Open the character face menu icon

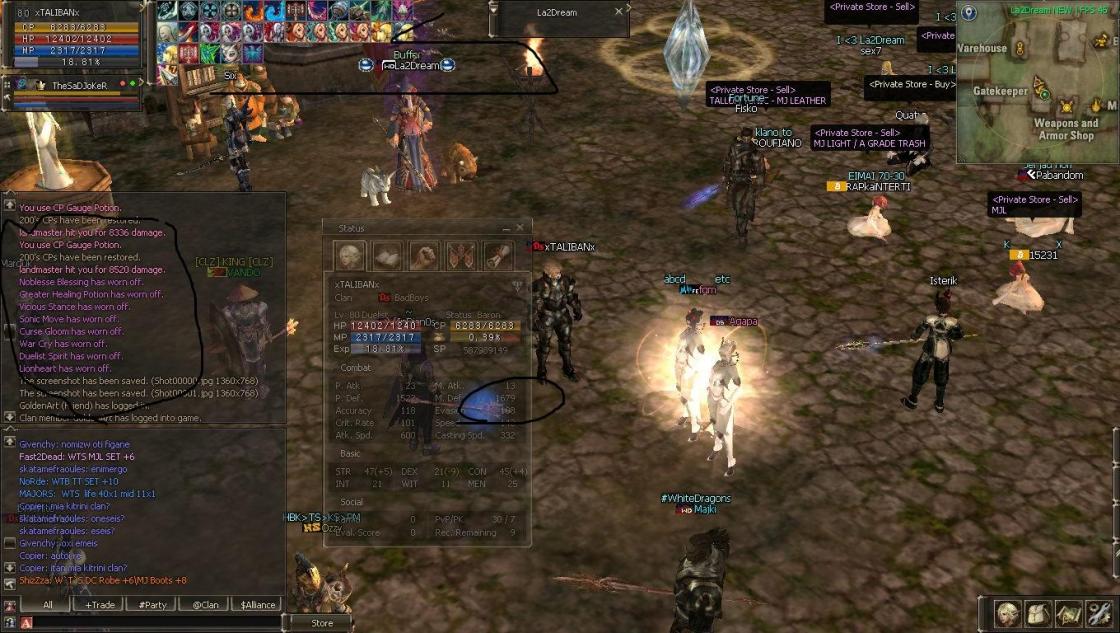pyautogui.click(x=1007, y=612)
